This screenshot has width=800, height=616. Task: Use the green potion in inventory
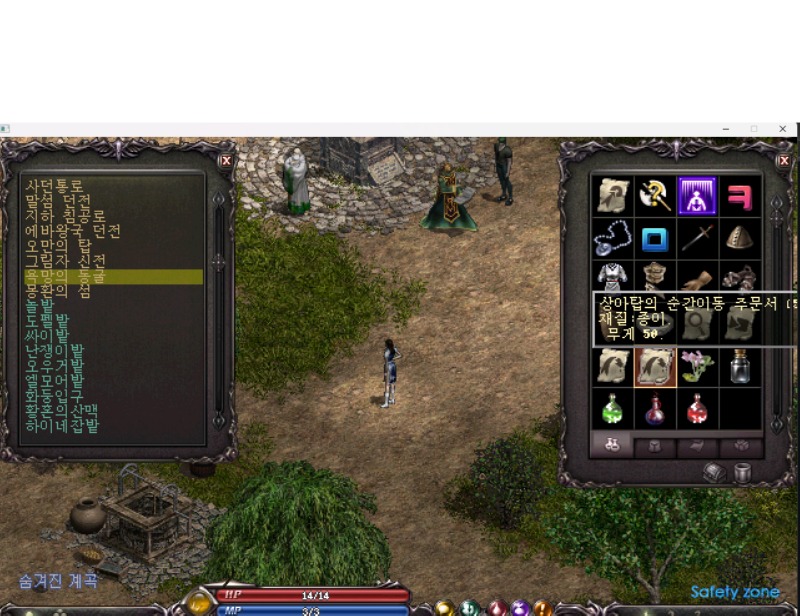[x=612, y=408]
